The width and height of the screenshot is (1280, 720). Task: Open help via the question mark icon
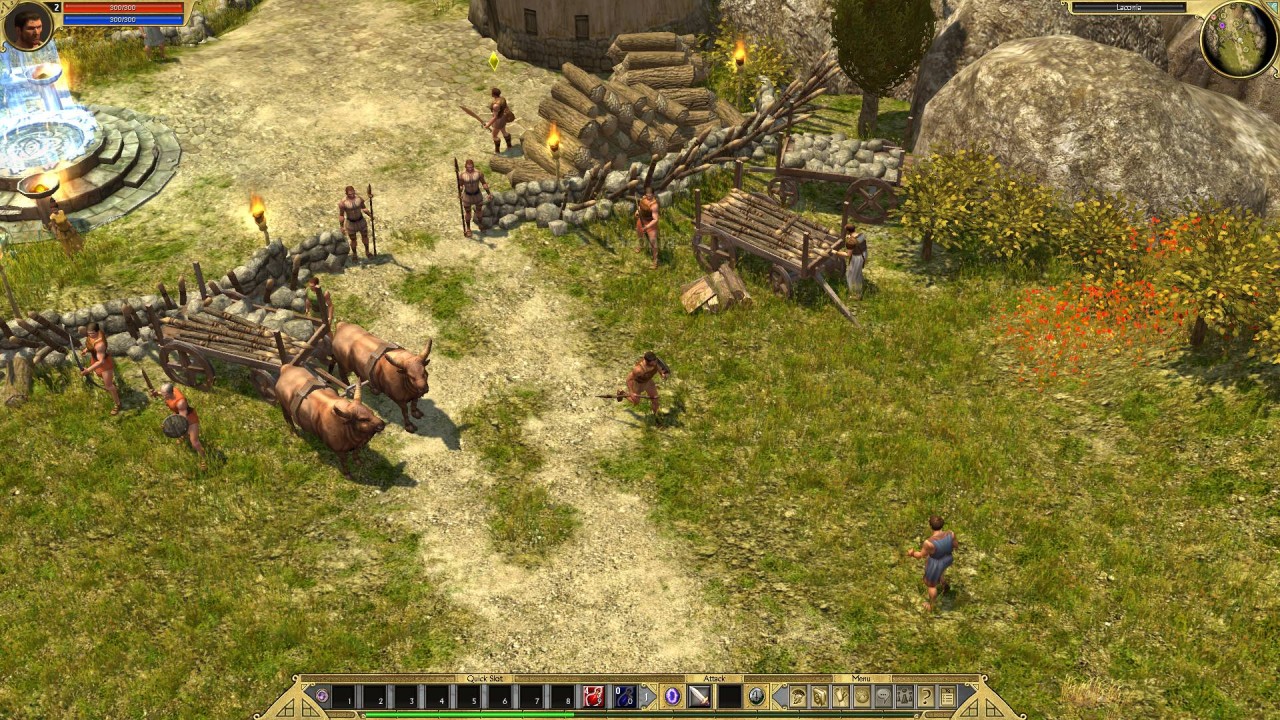(x=925, y=697)
